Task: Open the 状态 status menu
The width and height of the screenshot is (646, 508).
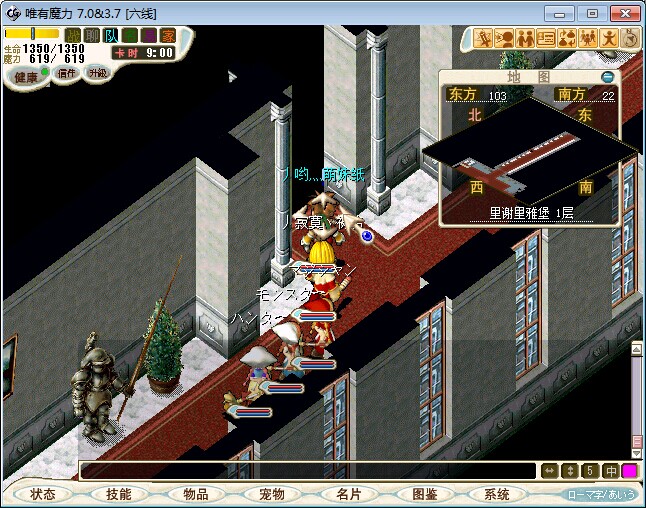Action: (x=43, y=494)
